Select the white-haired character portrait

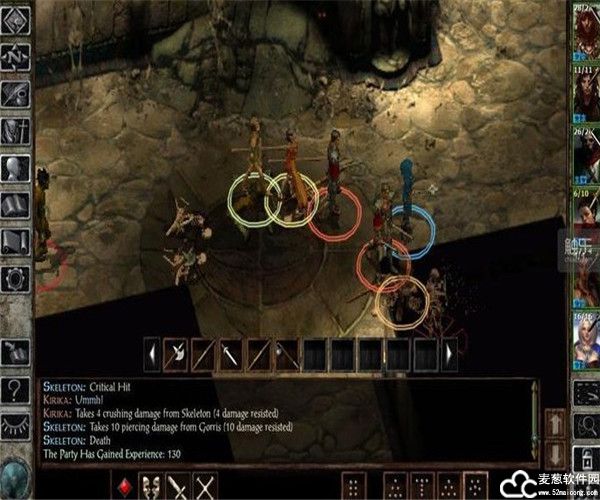pyautogui.click(x=585, y=342)
